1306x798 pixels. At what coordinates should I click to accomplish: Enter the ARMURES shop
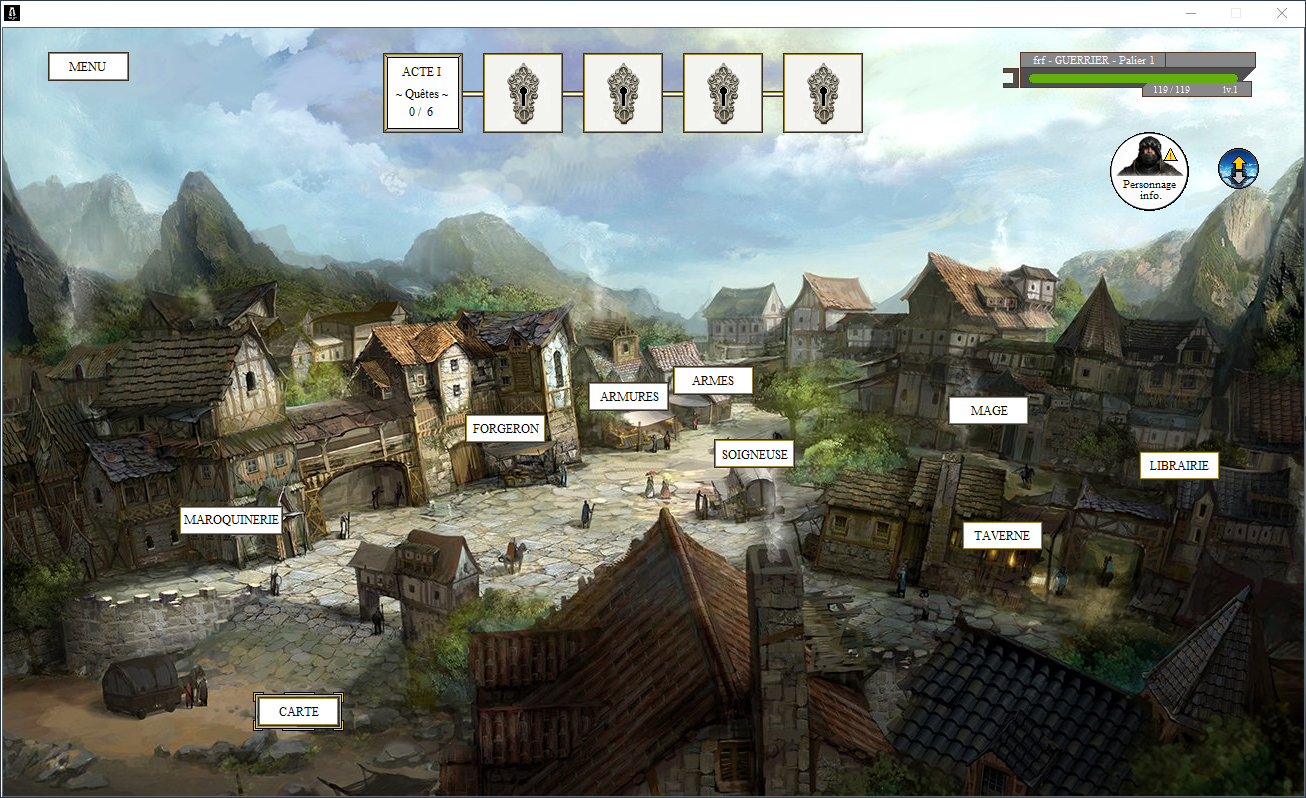[629, 396]
